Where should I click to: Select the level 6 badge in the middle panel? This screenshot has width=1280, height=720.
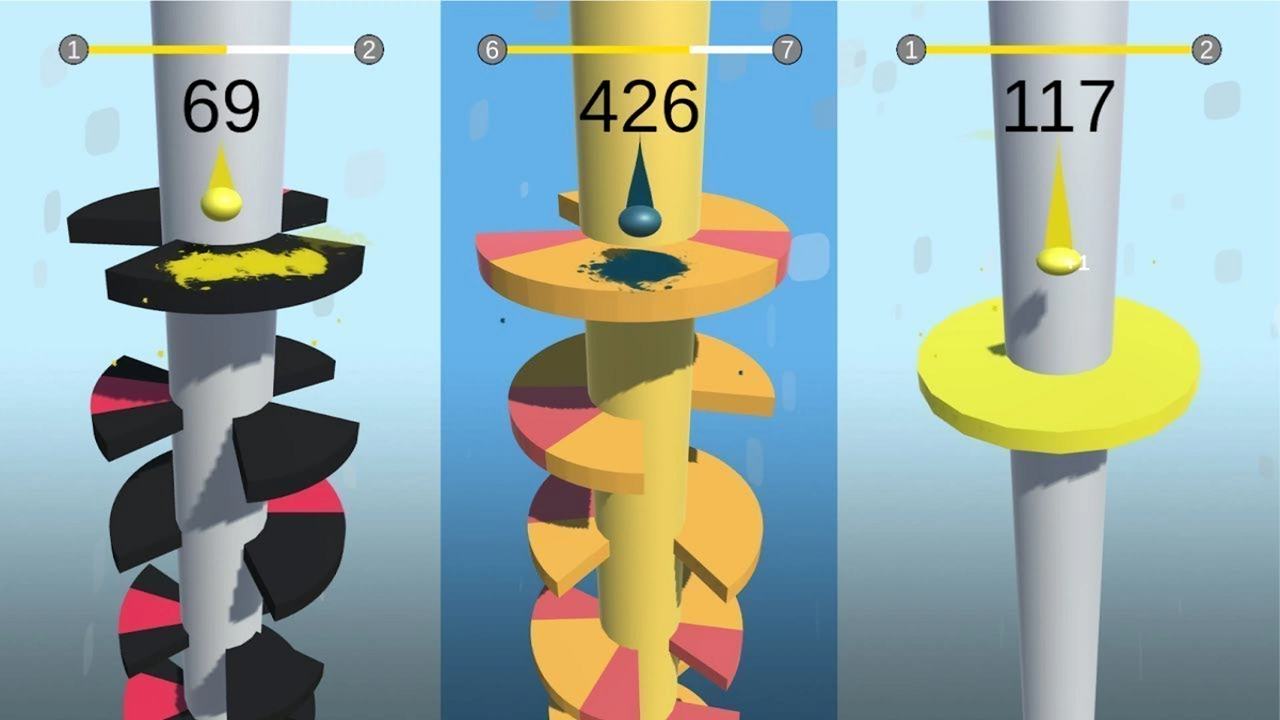[491, 47]
